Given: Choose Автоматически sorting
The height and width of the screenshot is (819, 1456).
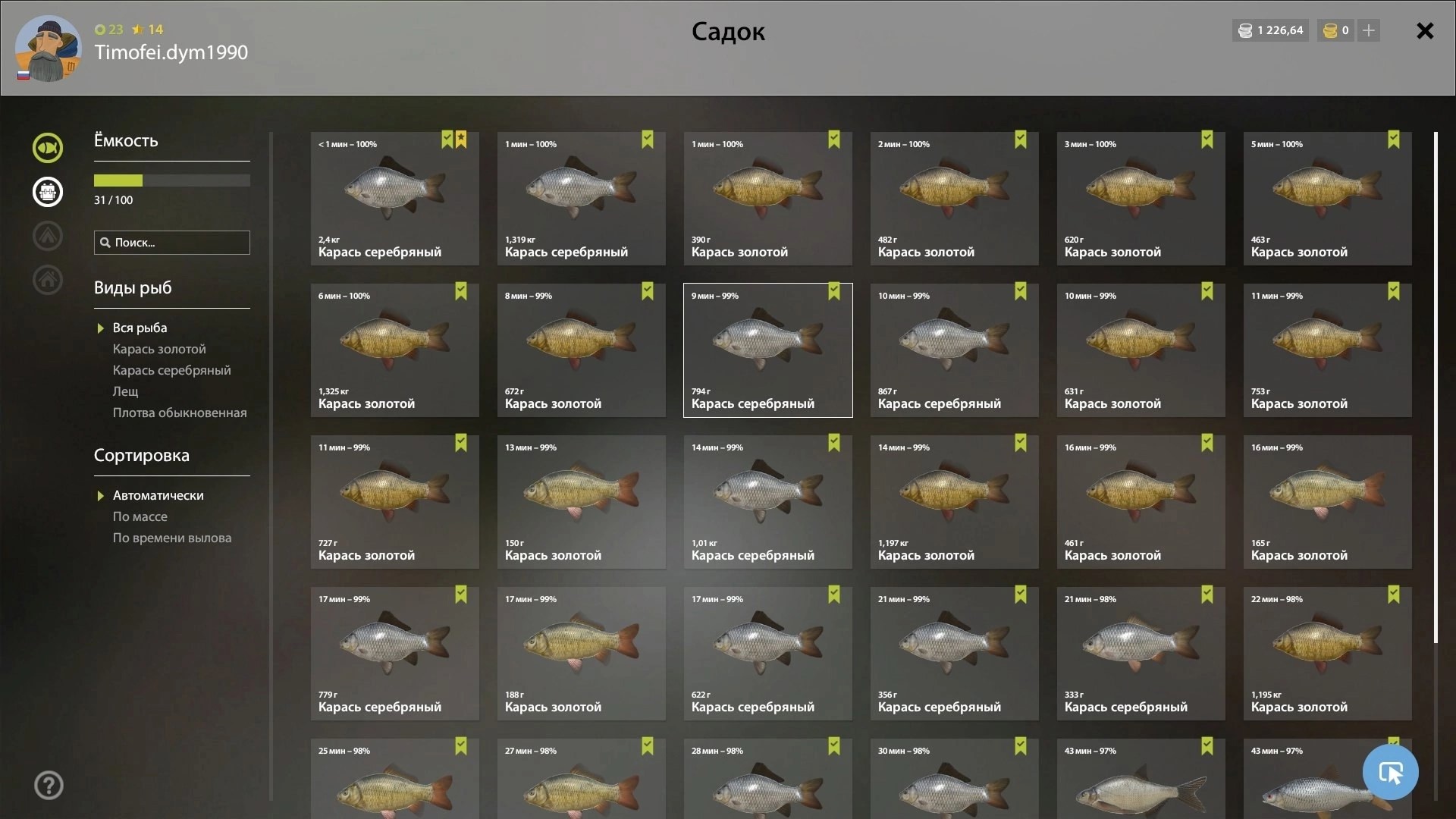Looking at the screenshot, I should 158,495.
